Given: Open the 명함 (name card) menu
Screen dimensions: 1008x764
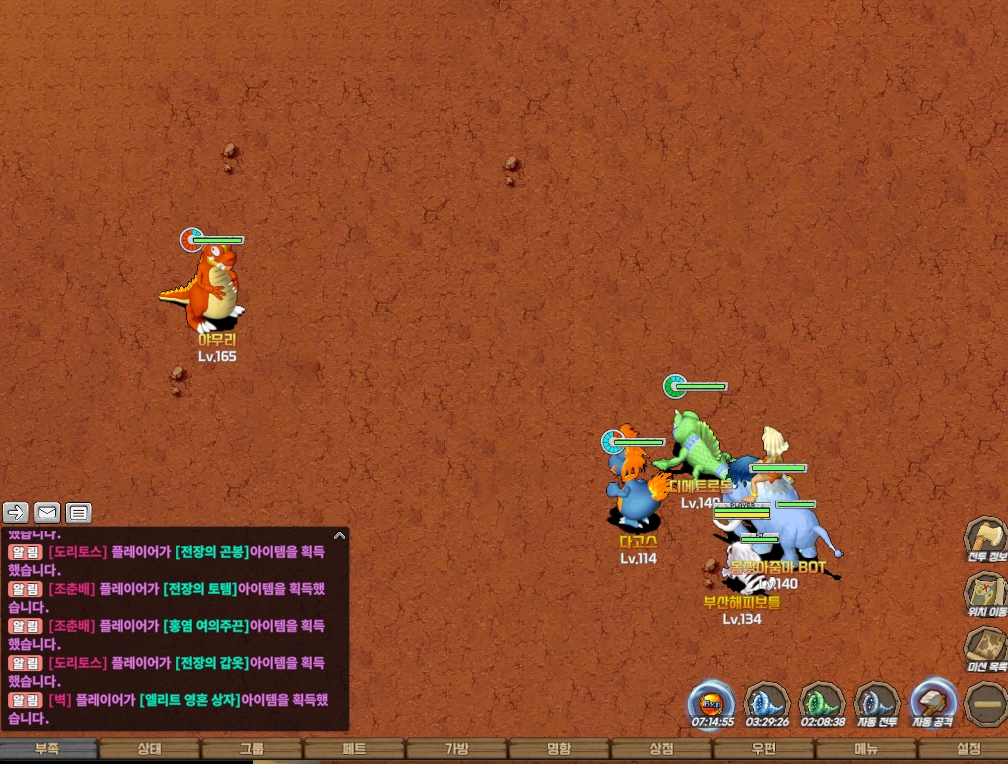Looking at the screenshot, I should click(559, 749).
